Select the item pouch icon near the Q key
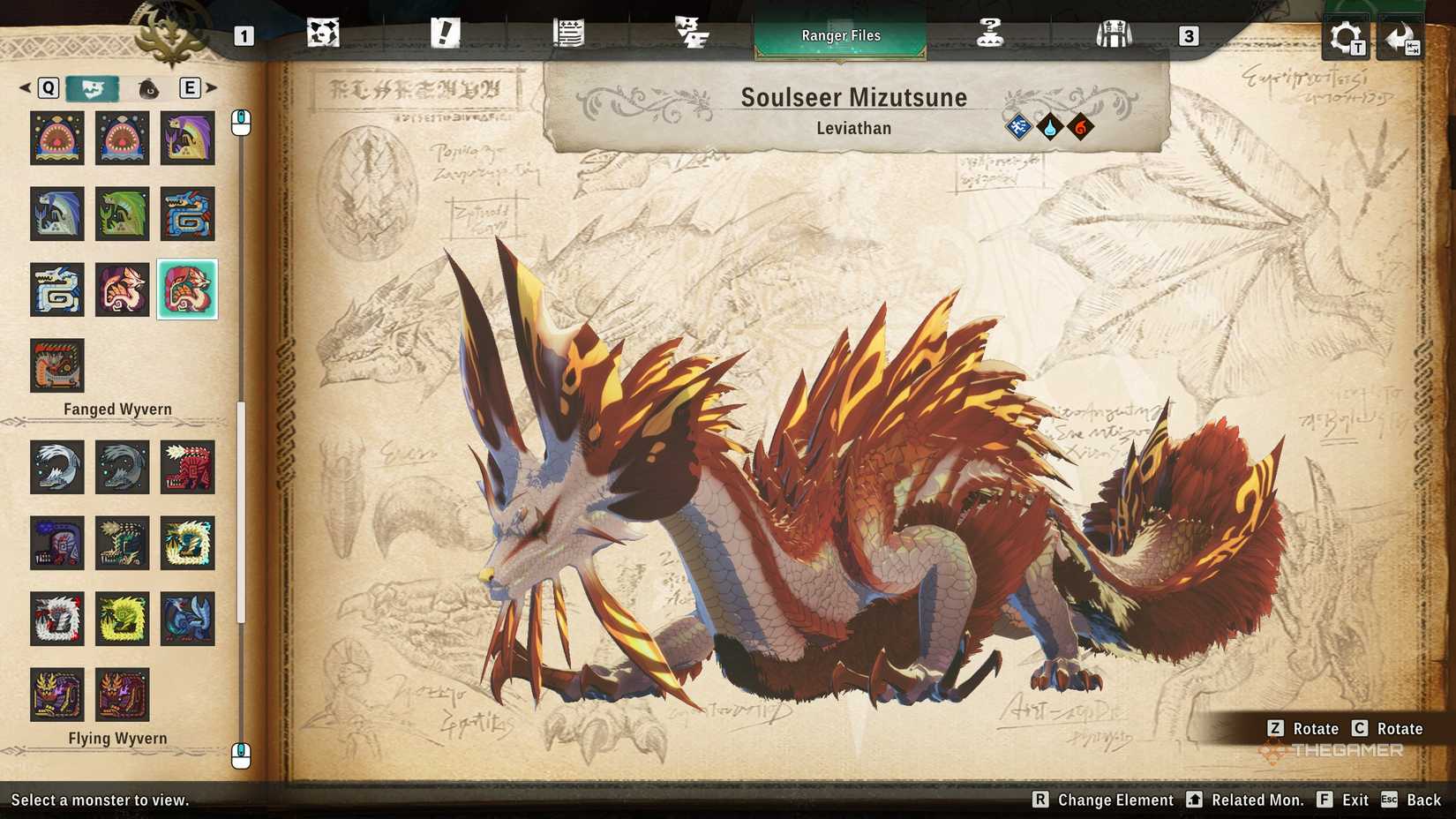This screenshot has height=819, width=1456. pyautogui.click(x=148, y=88)
